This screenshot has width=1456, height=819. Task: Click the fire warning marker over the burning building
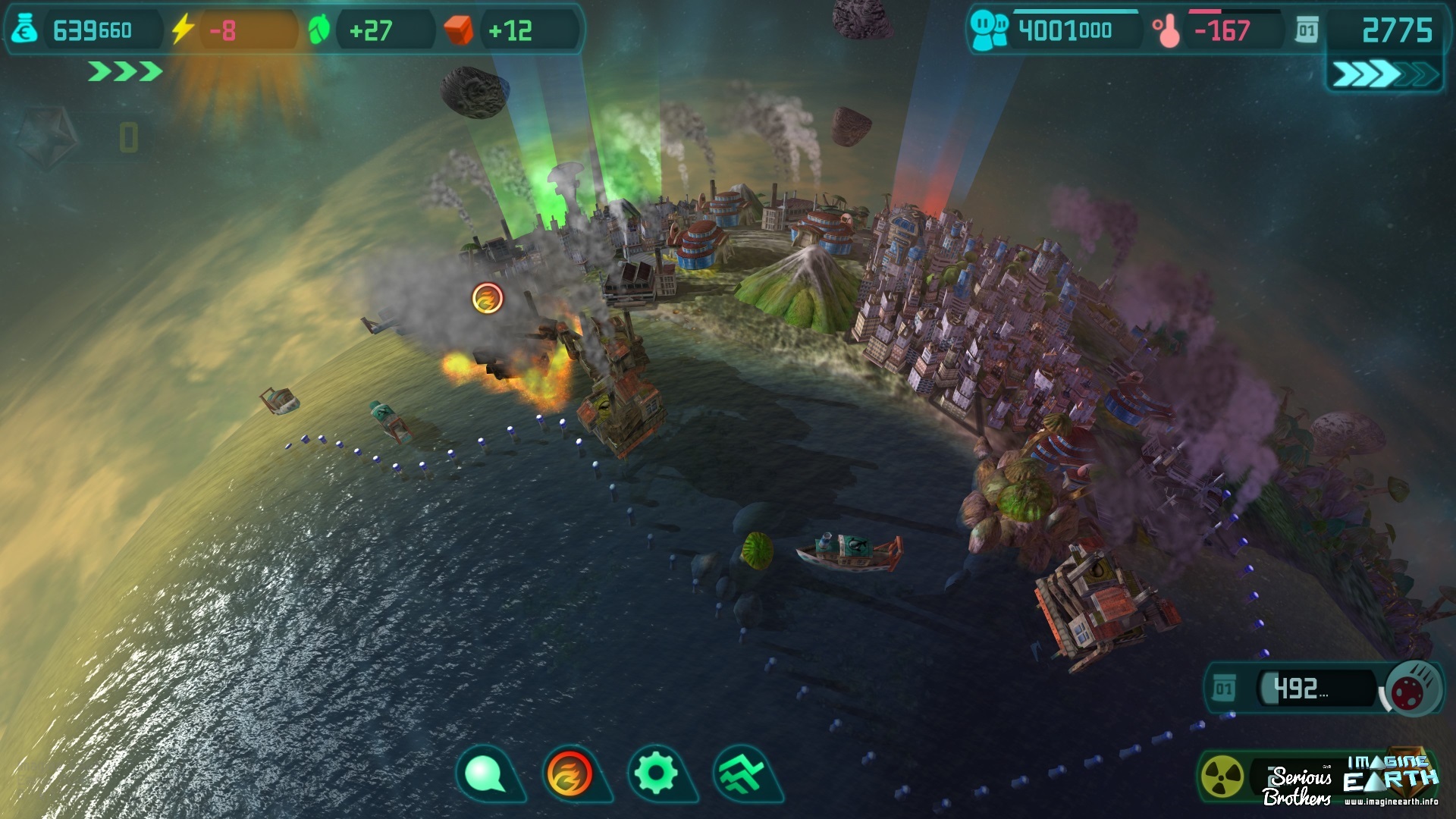coord(488,298)
